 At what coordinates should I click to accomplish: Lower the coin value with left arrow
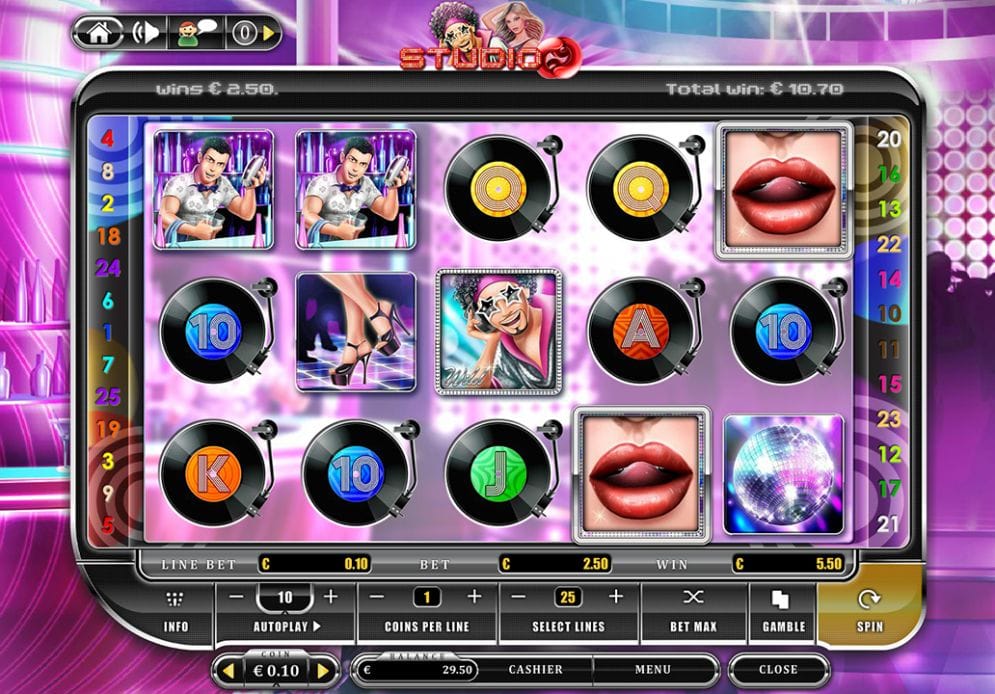(x=227, y=670)
